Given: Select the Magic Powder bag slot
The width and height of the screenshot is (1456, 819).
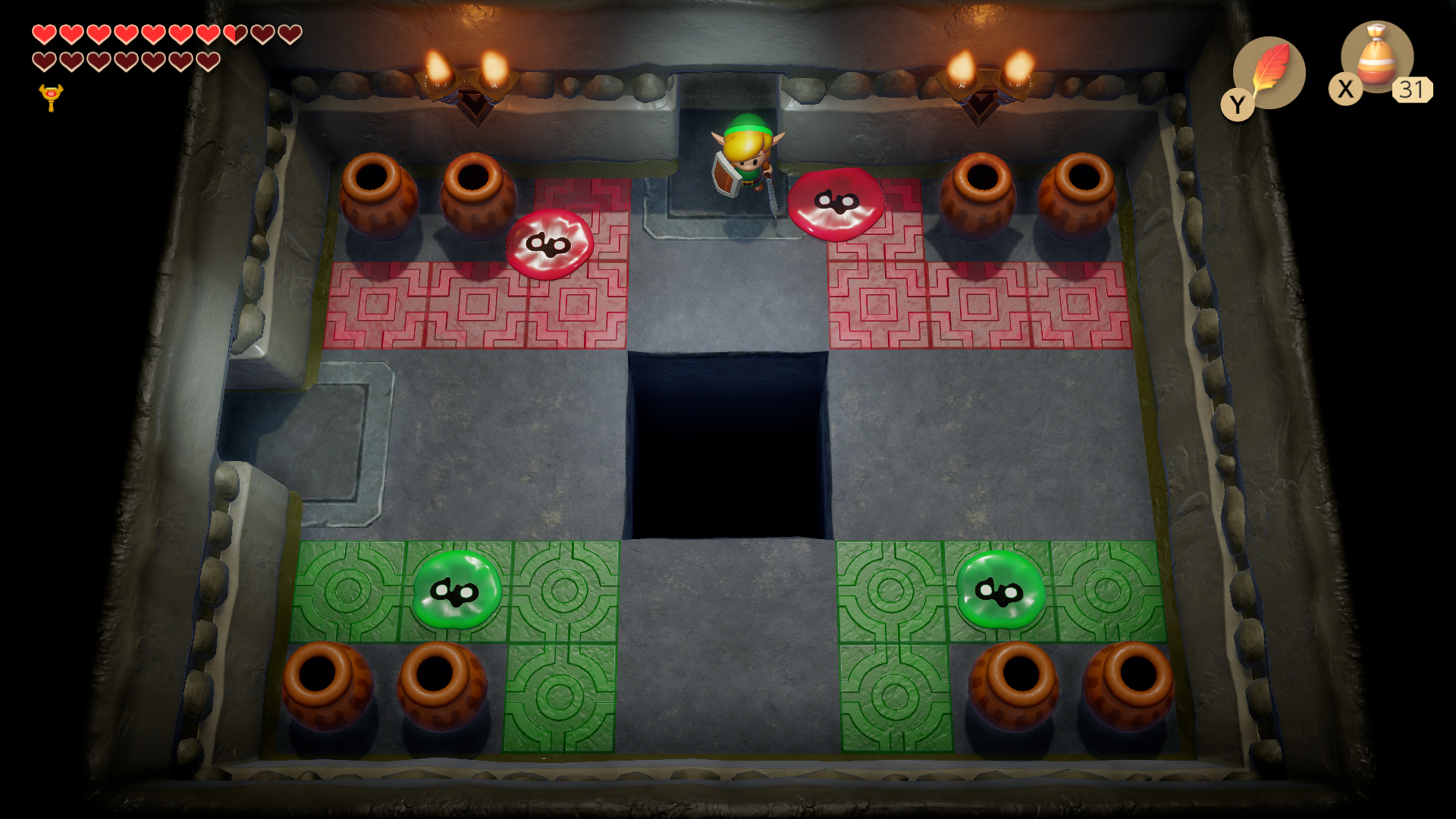Looking at the screenshot, I should pos(1376,58).
